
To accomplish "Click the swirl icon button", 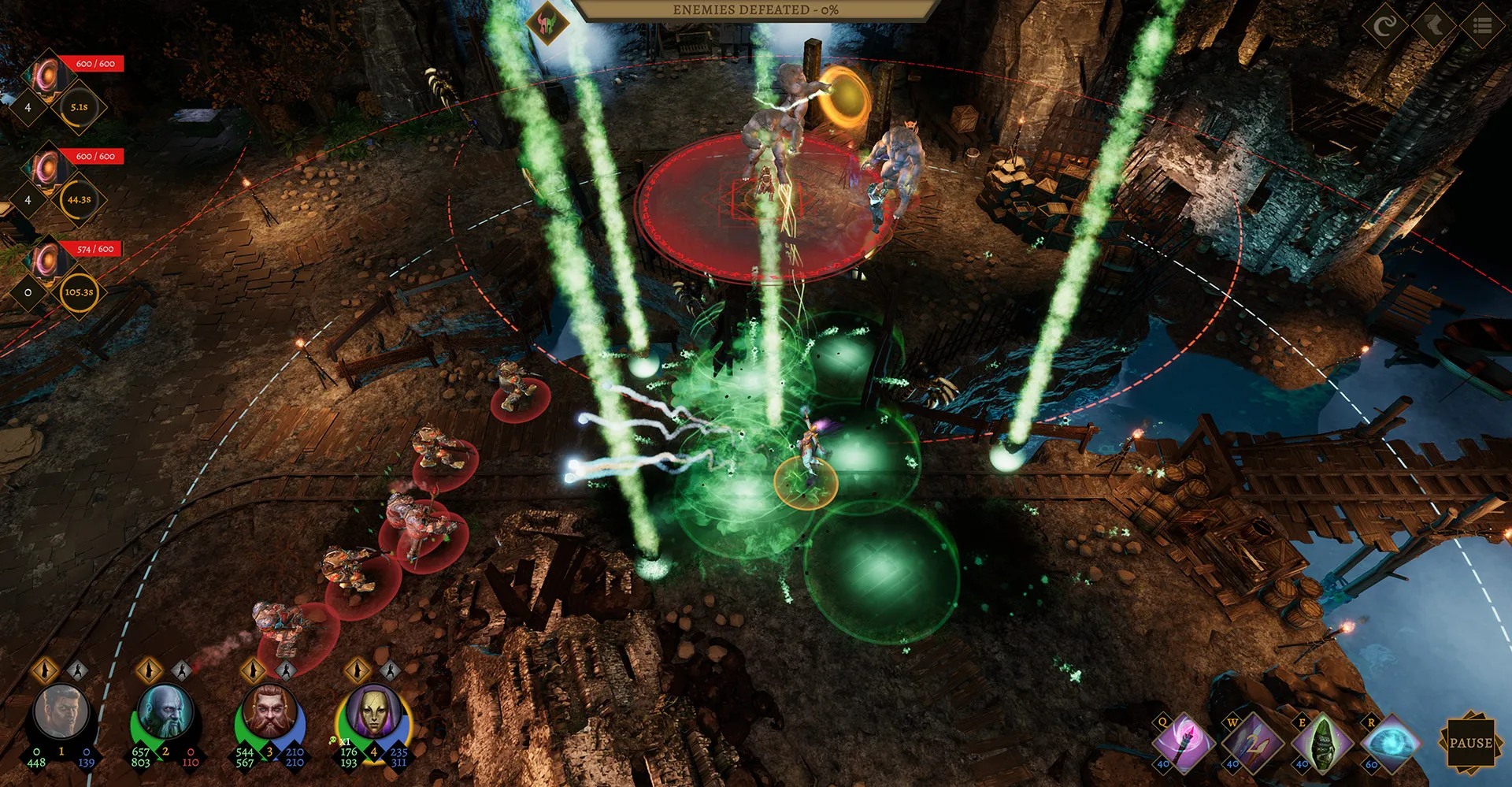I will point(1384,26).
